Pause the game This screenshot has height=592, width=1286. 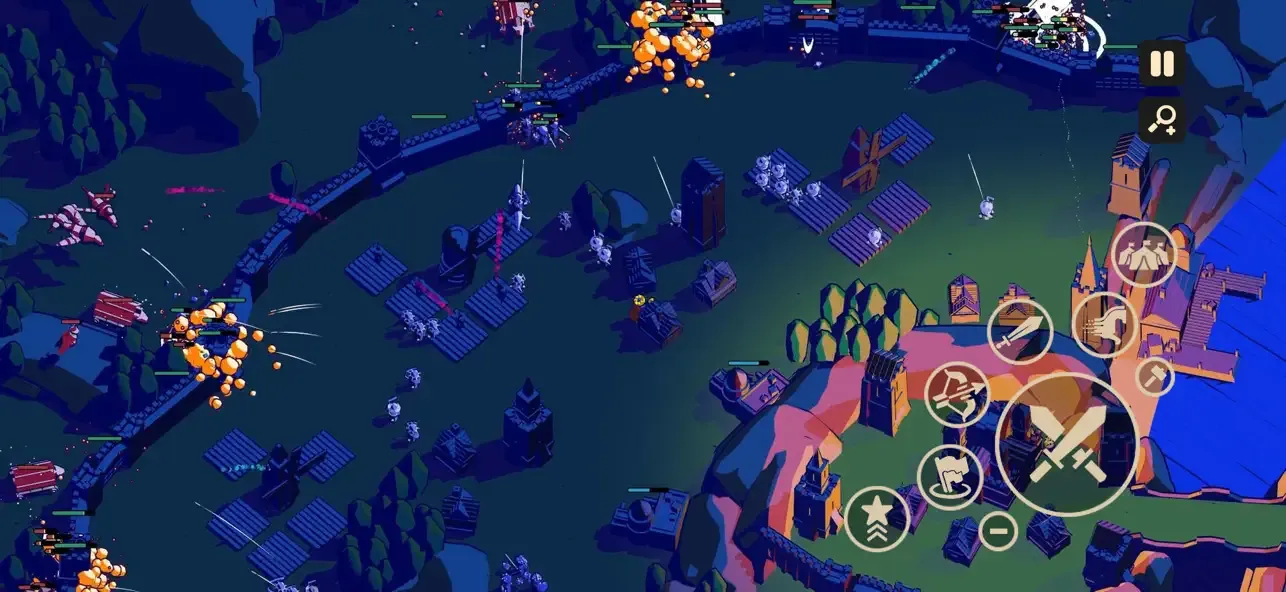(x=1161, y=64)
